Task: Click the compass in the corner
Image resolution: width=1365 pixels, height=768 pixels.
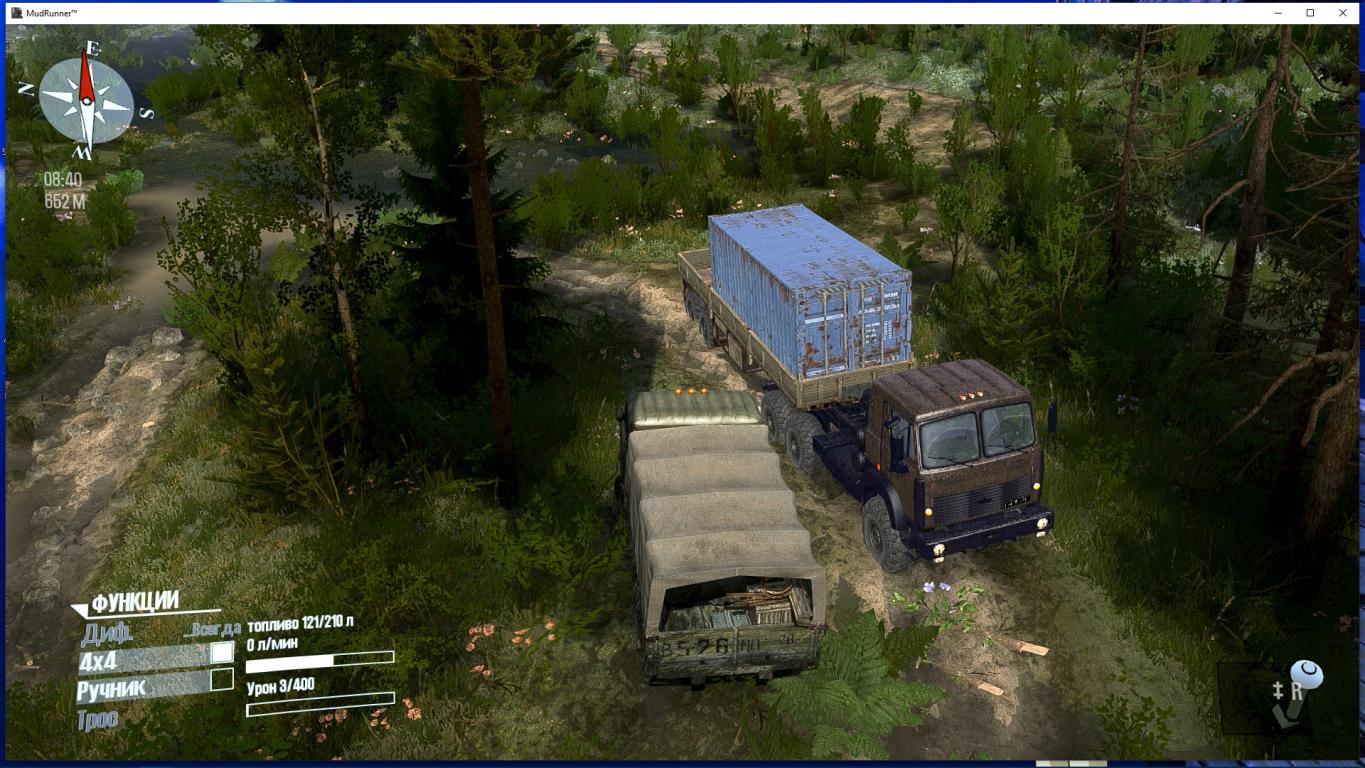Action: (86, 100)
